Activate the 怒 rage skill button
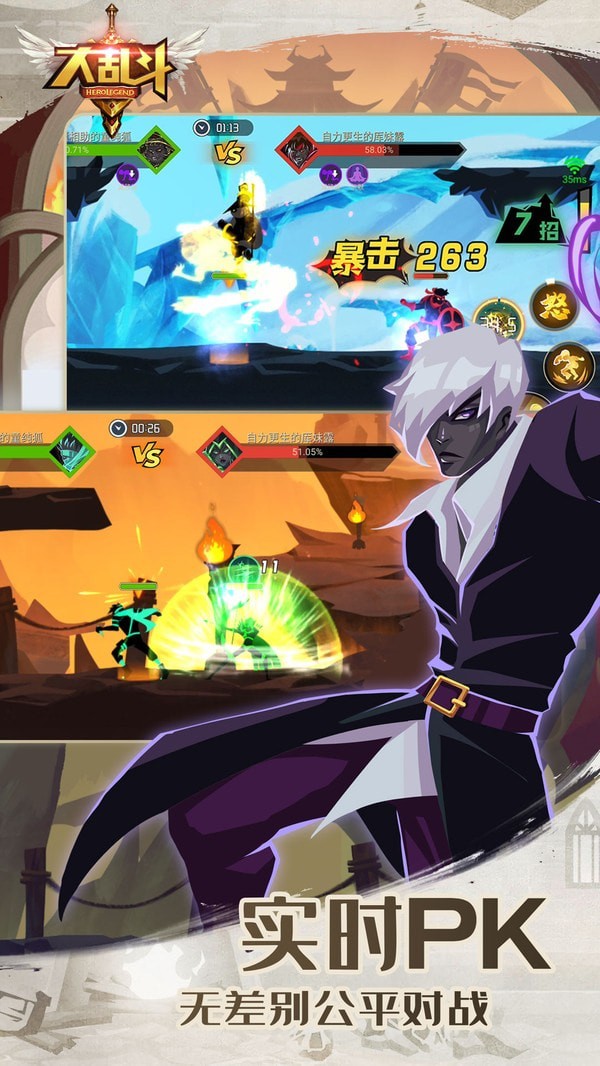 point(555,306)
